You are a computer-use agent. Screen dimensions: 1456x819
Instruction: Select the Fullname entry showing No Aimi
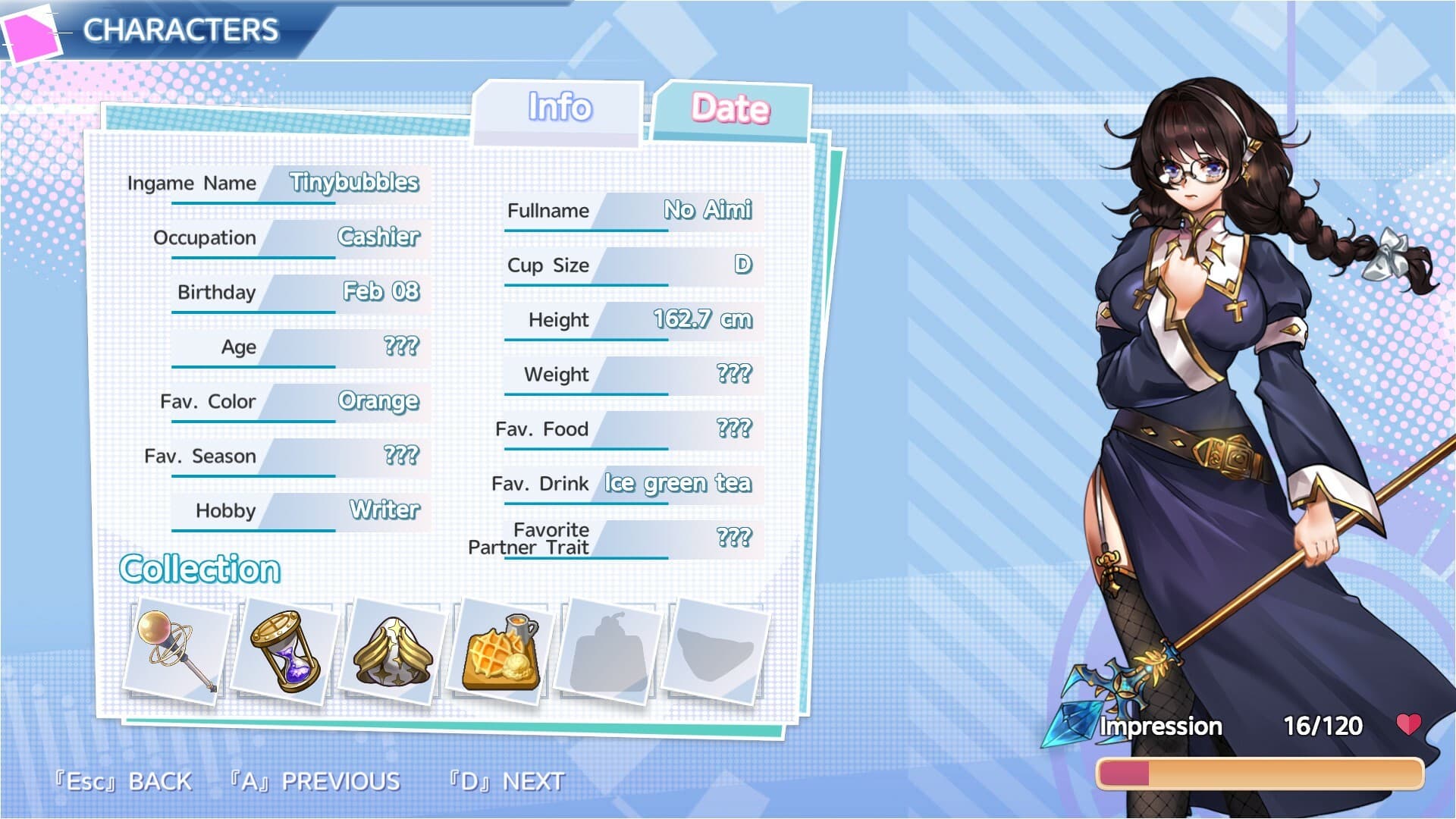tap(707, 211)
